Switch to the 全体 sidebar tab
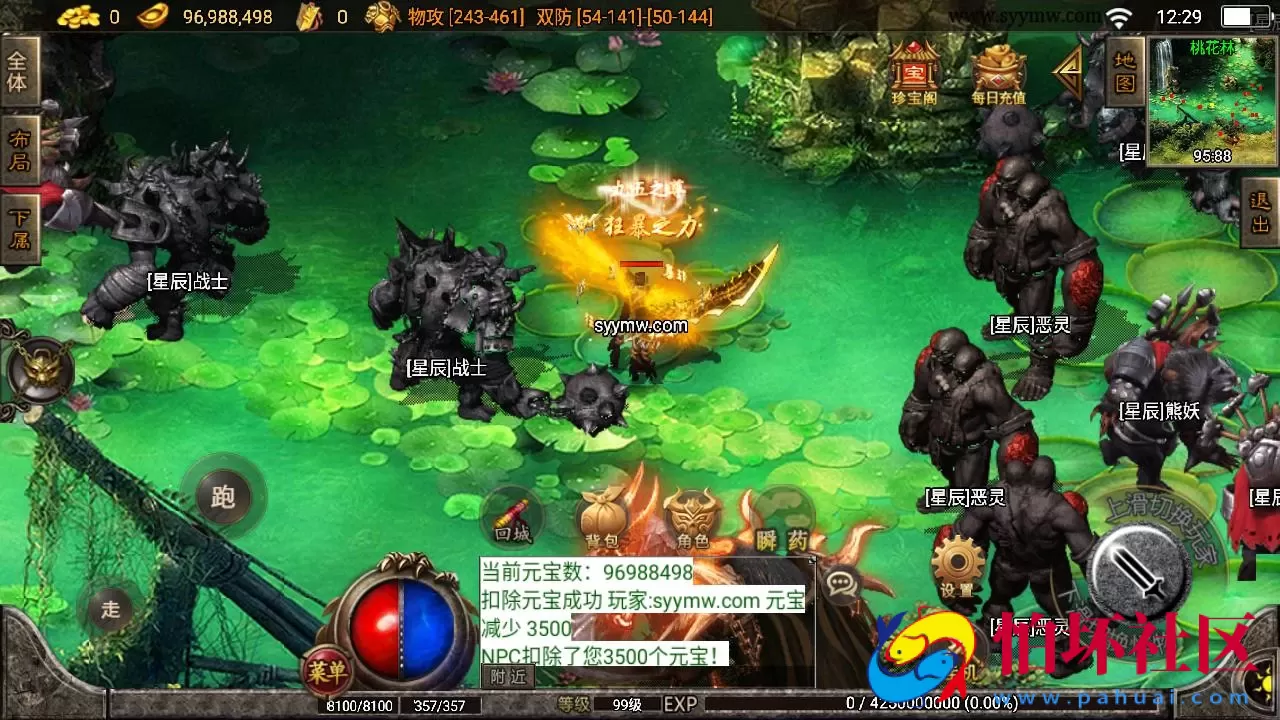This screenshot has height=720, width=1280. coord(20,68)
